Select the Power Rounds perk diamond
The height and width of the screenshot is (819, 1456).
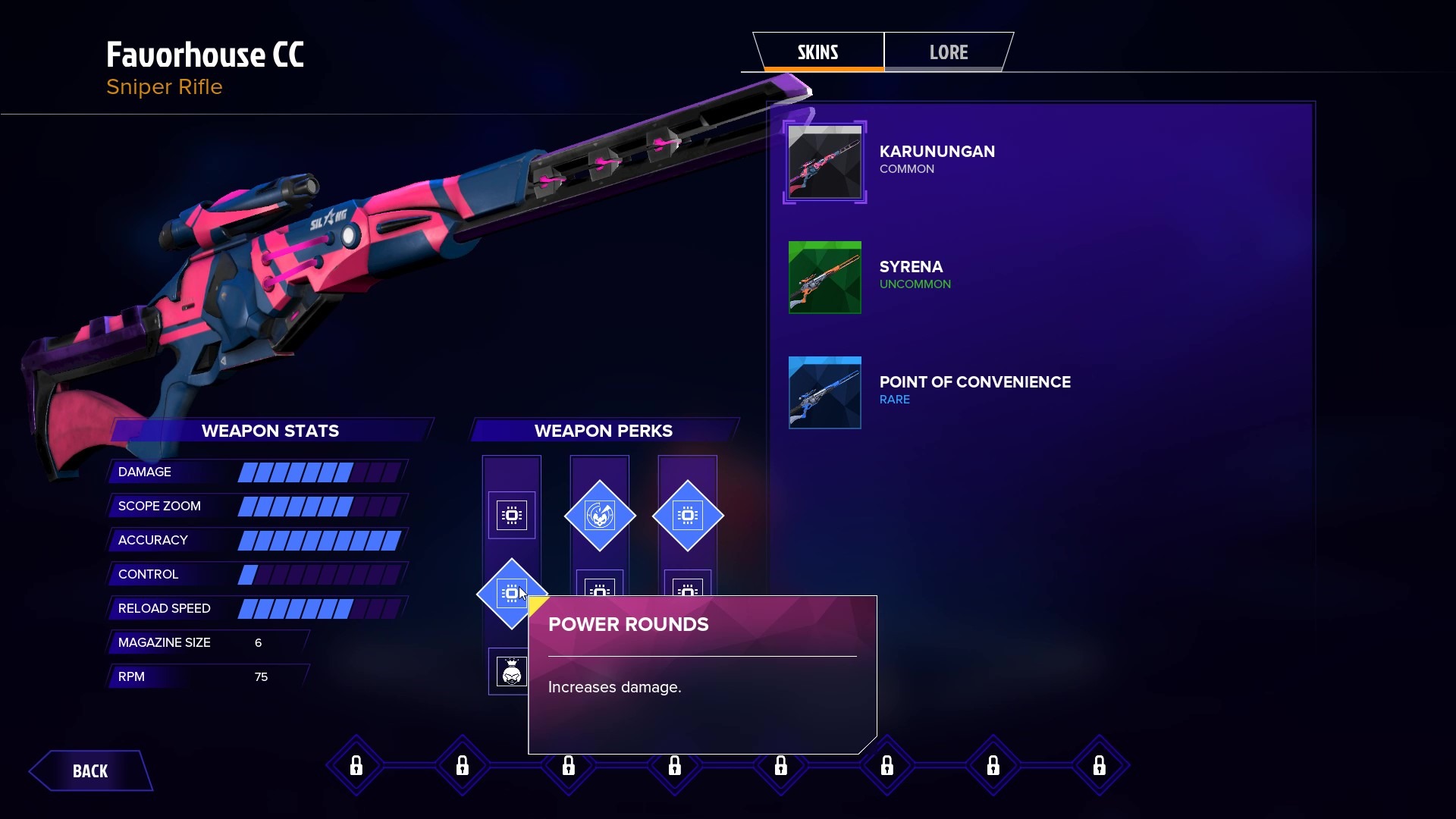click(x=510, y=593)
